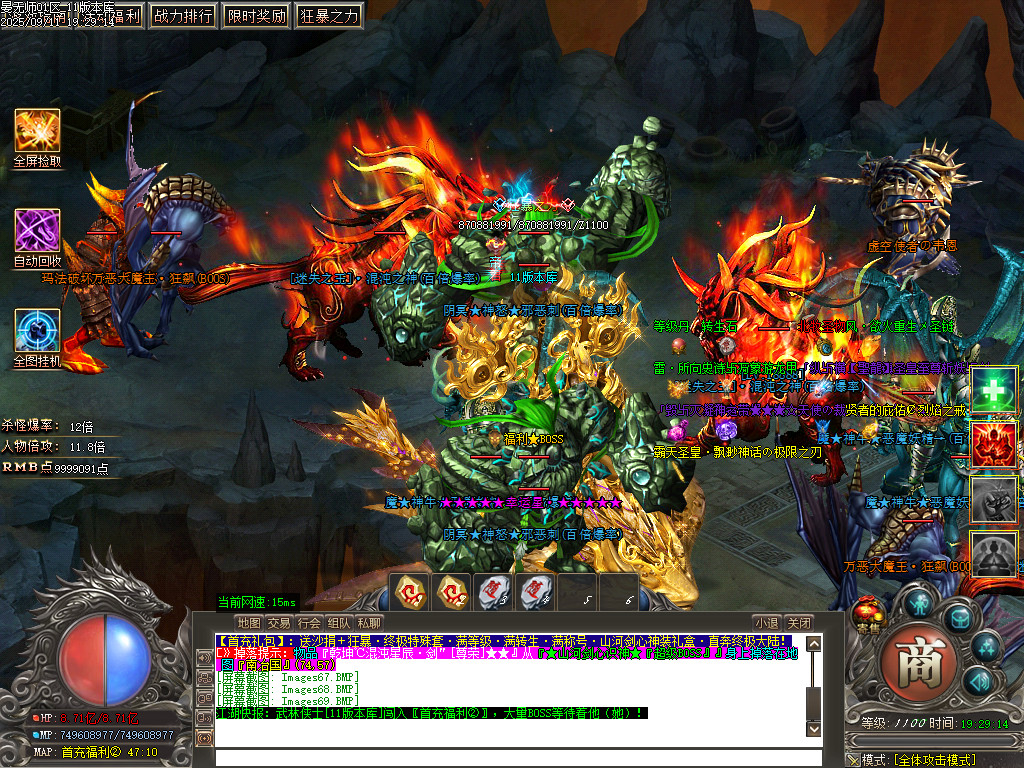
Task: Activate the red flaming figure skill
Action: (994, 444)
